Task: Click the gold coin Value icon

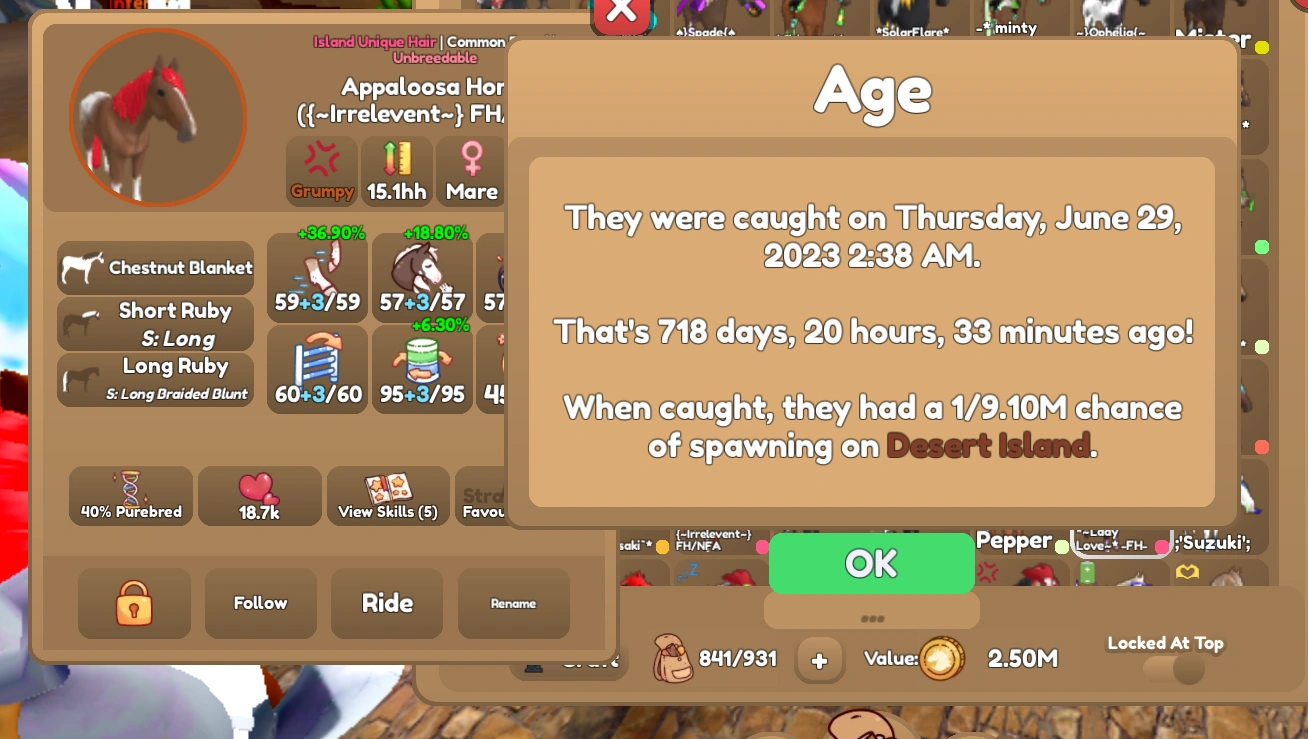Action: tap(941, 659)
